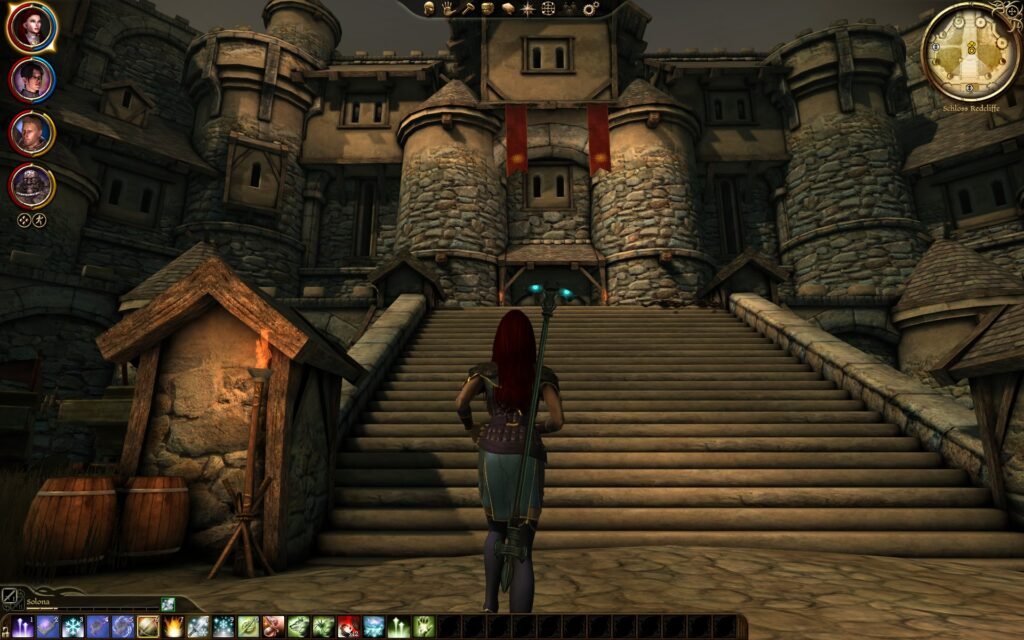The height and width of the screenshot is (640, 1024).
Task: Open the journal from the top menu
Action: [x=507, y=8]
